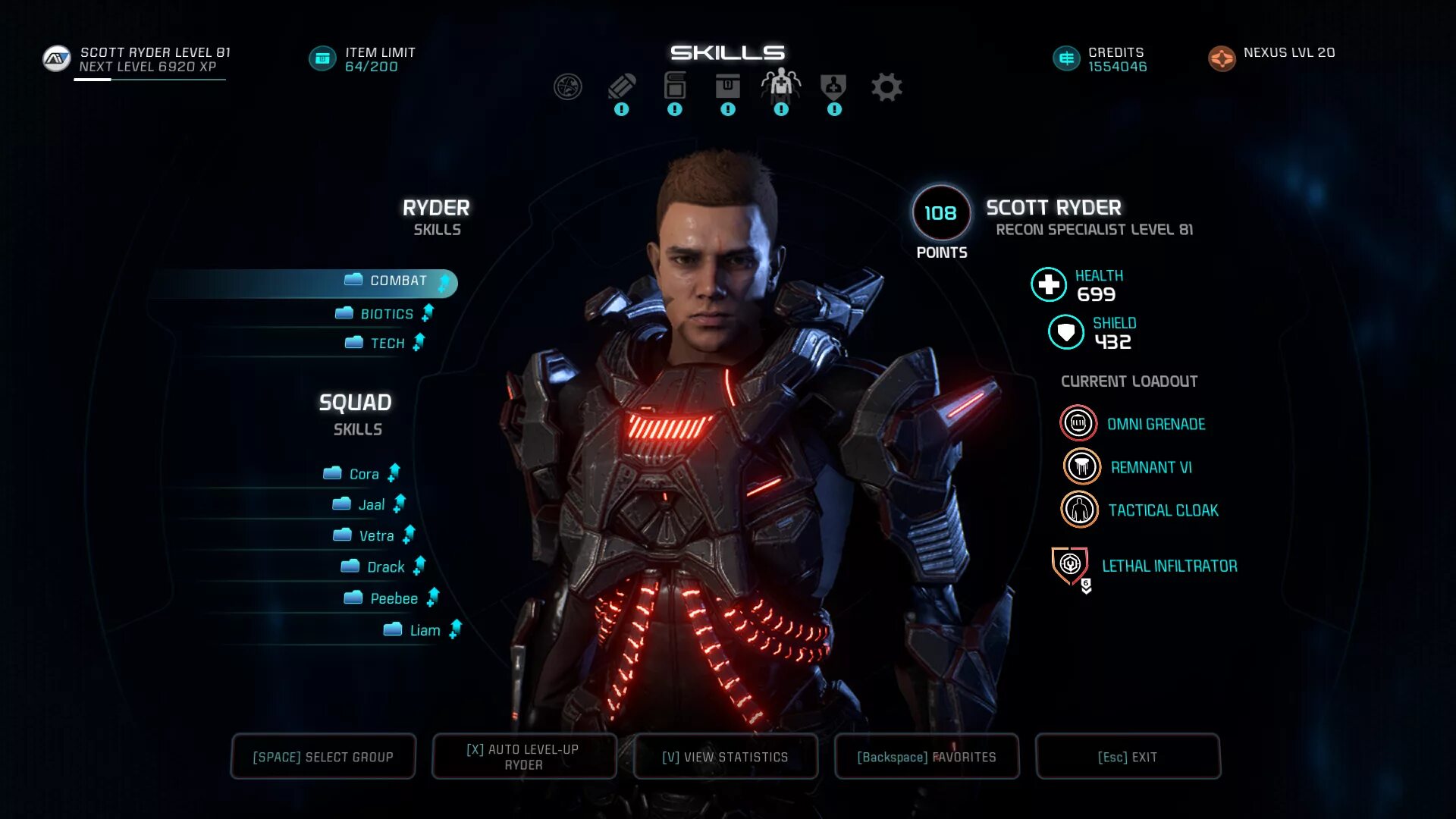Viewport: 1456px width, 819px height.
Task: Exit the Skills screen
Action: 1127,757
